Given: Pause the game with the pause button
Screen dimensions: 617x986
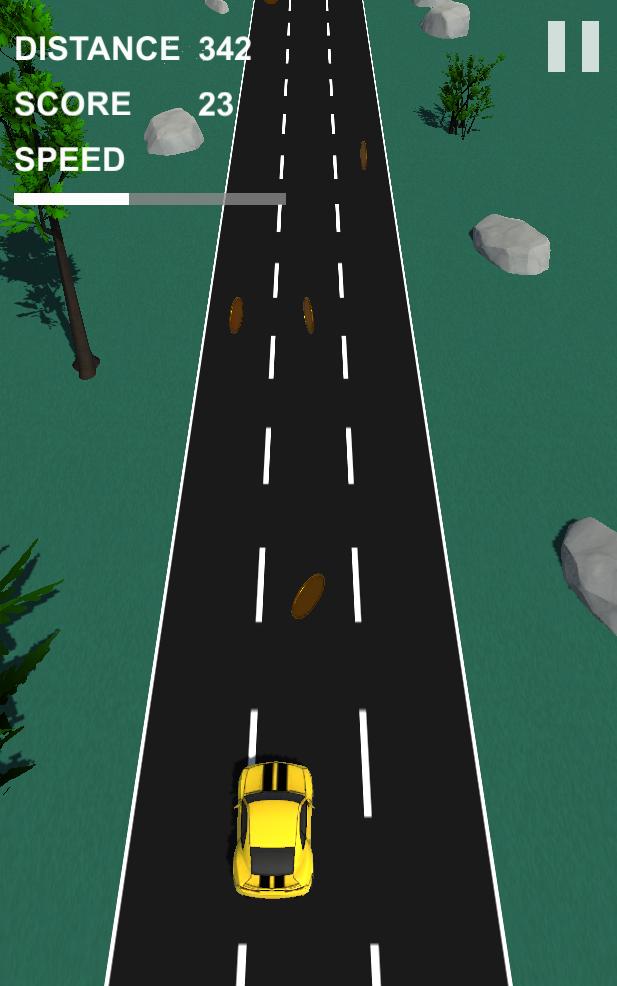Looking at the screenshot, I should [x=573, y=47].
